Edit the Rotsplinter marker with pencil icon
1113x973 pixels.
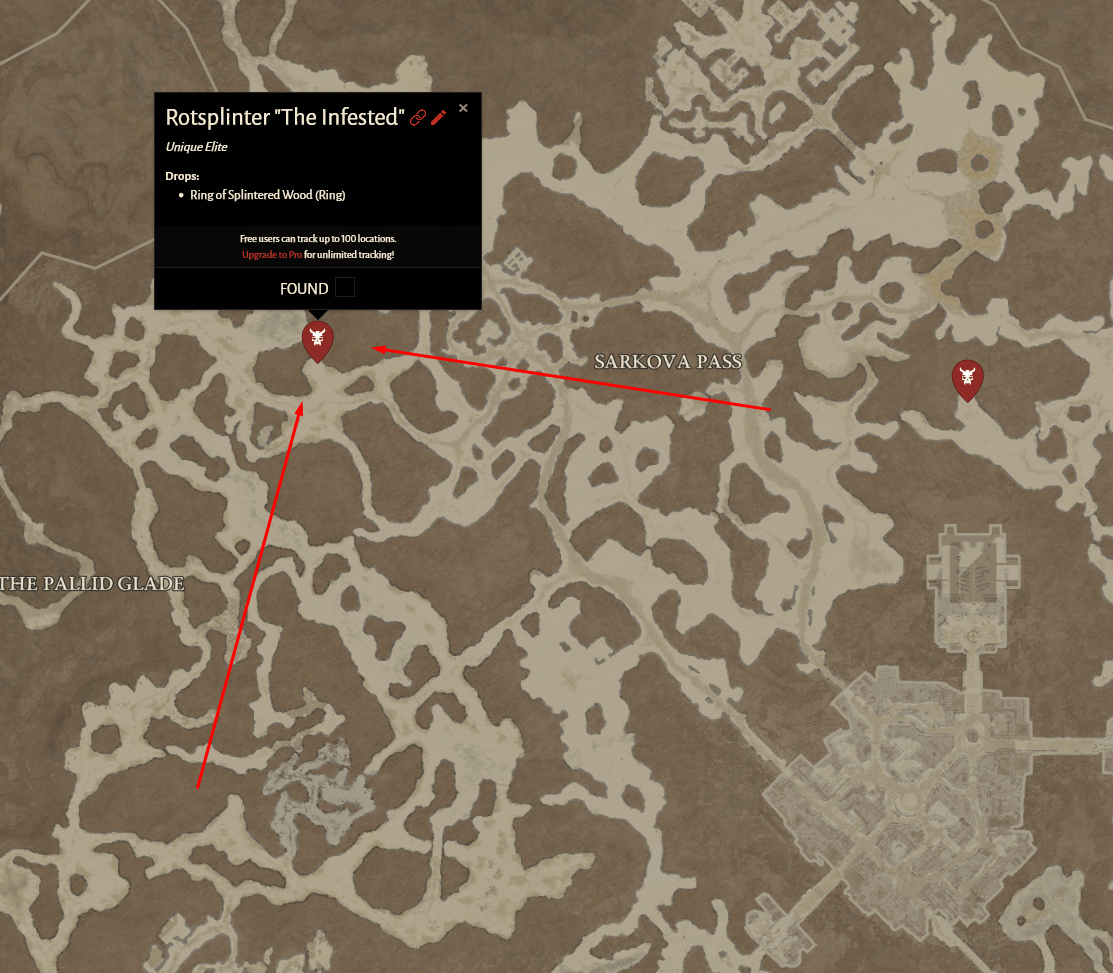[x=439, y=118]
